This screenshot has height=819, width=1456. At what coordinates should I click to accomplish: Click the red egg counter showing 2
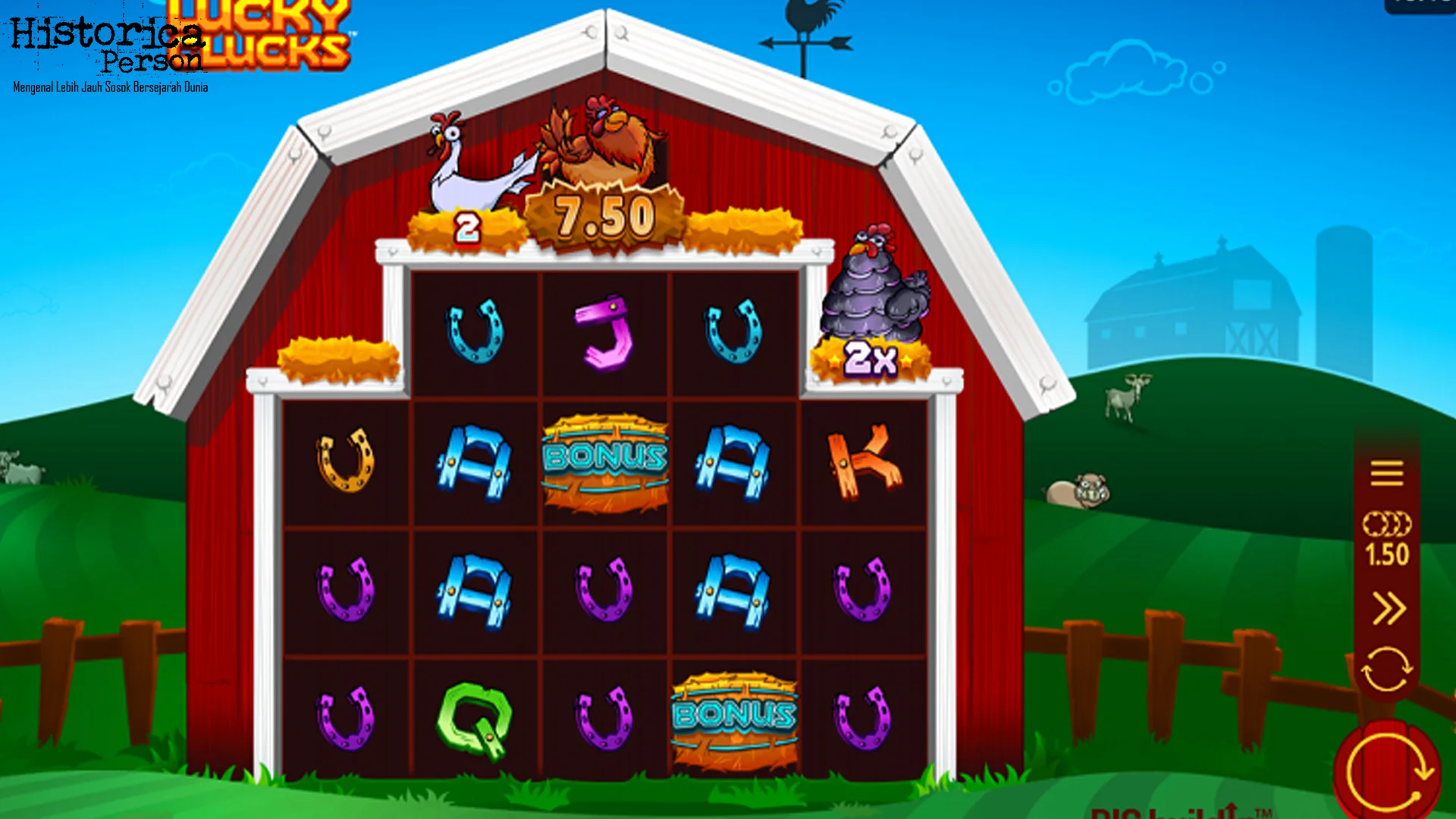point(469,226)
